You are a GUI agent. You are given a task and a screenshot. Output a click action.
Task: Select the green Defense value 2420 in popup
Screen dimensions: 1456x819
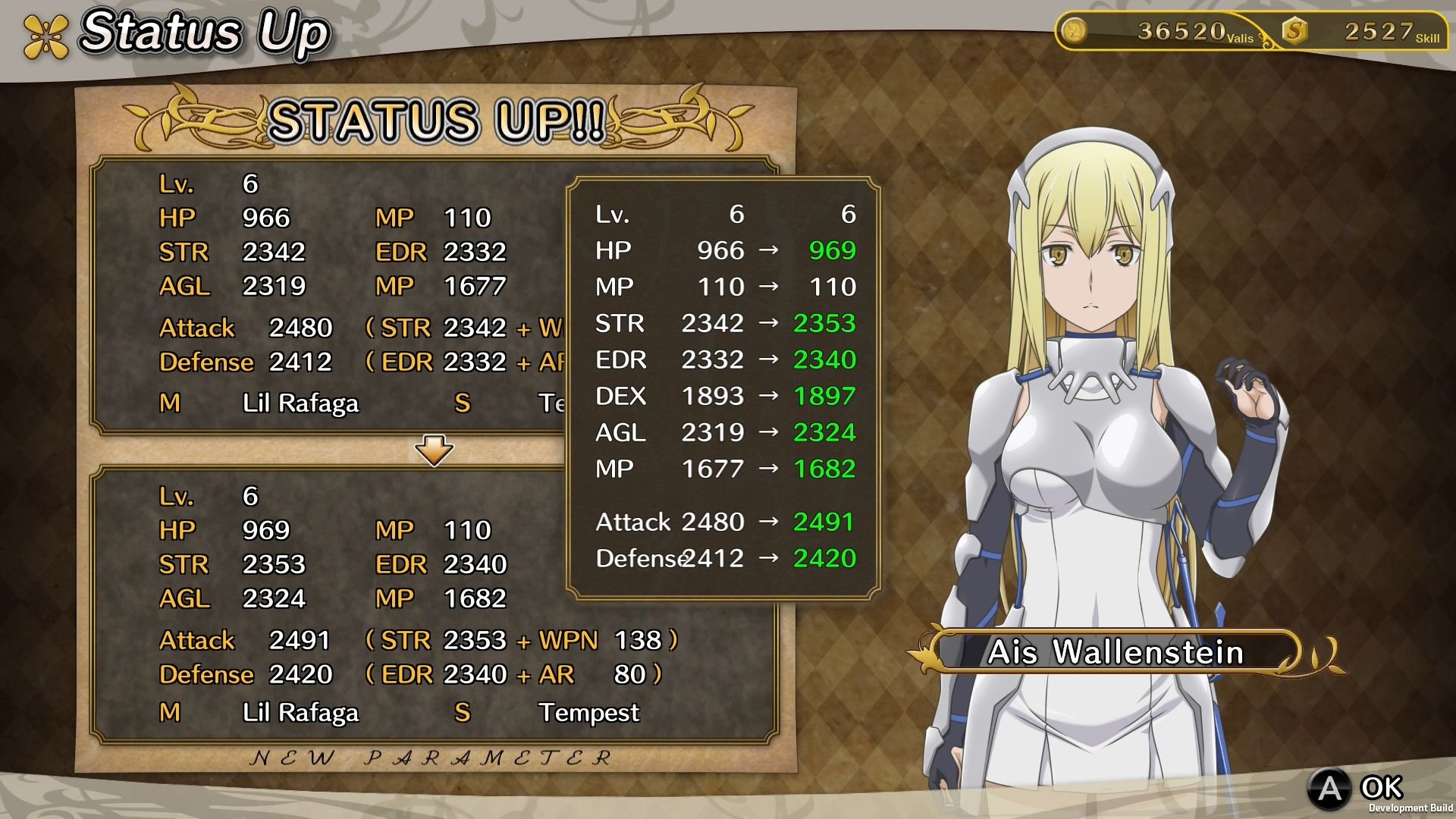point(824,558)
